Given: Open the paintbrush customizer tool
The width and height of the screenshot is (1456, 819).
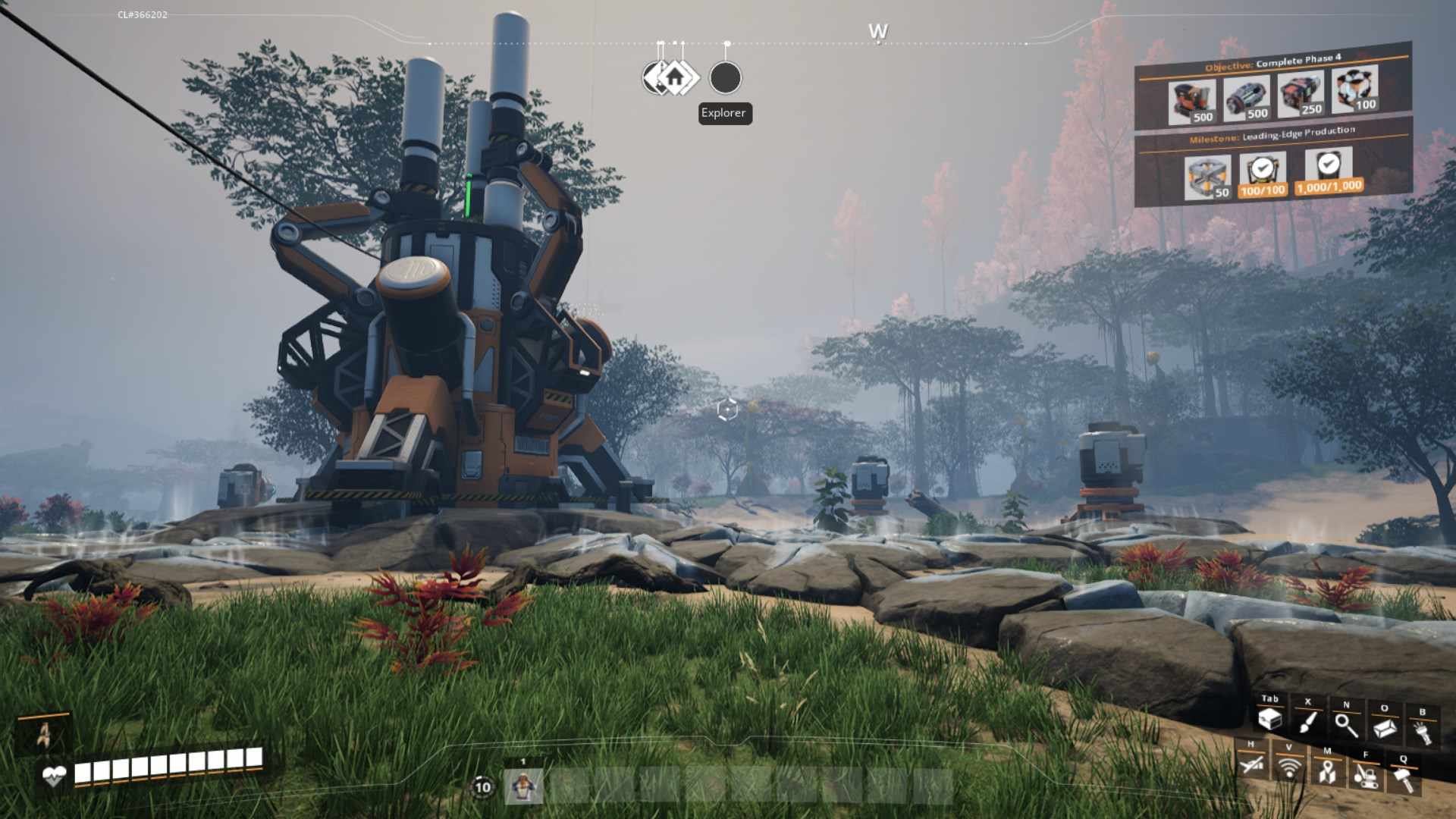Looking at the screenshot, I should (x=1307, y=721).
